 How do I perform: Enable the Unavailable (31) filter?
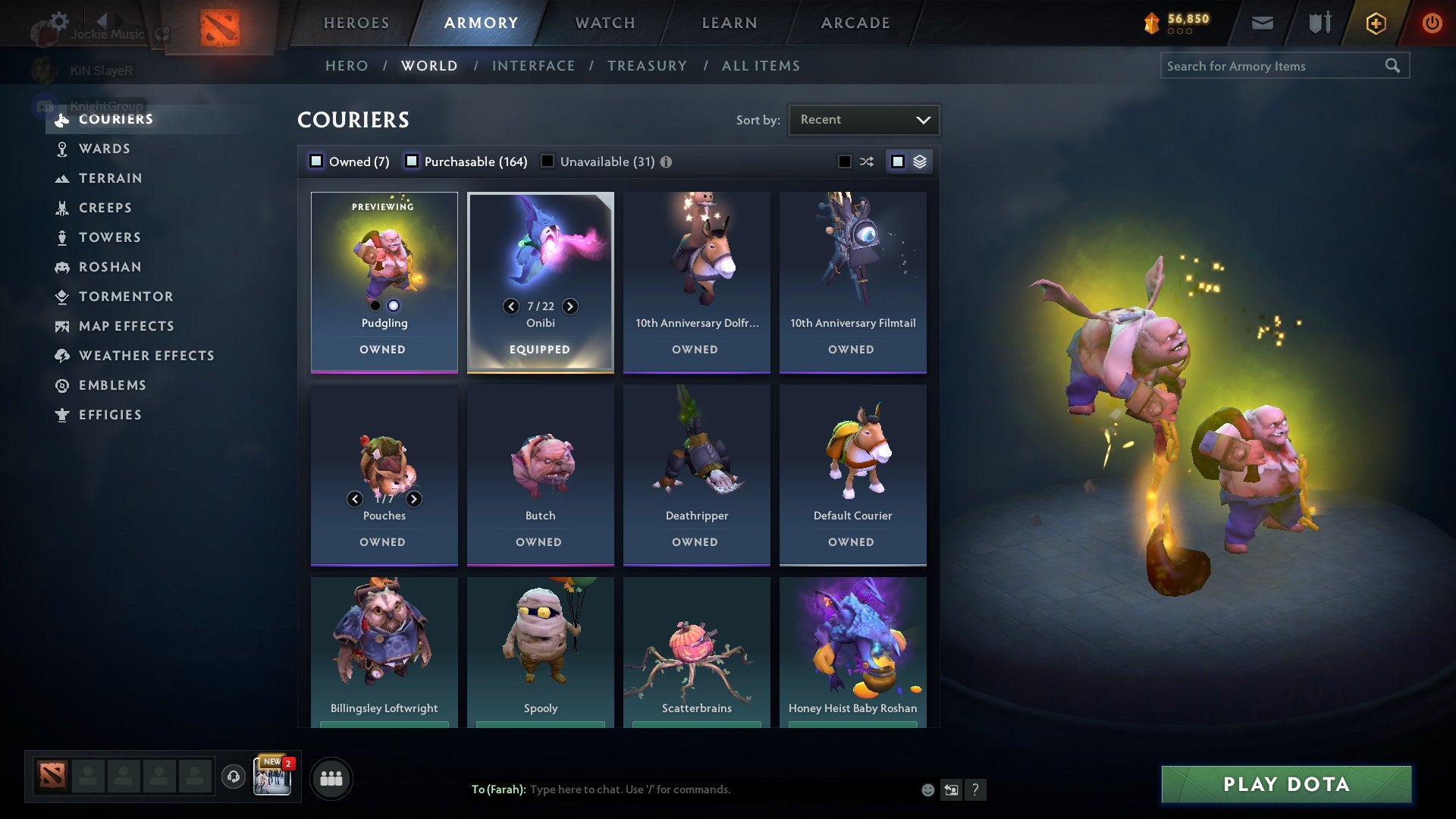[547, 161]
